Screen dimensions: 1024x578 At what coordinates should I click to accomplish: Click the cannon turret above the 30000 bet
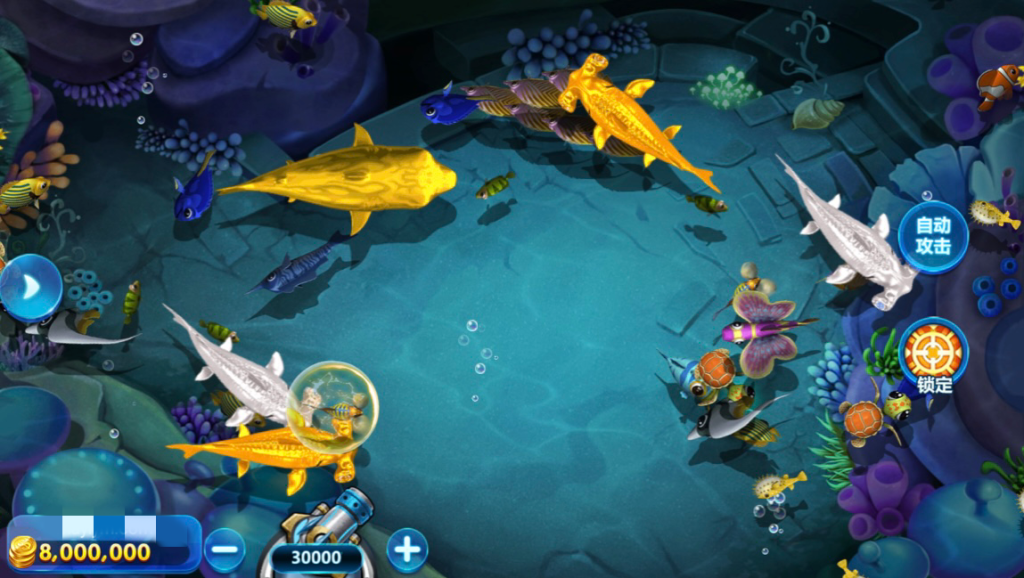click(335, 513)
